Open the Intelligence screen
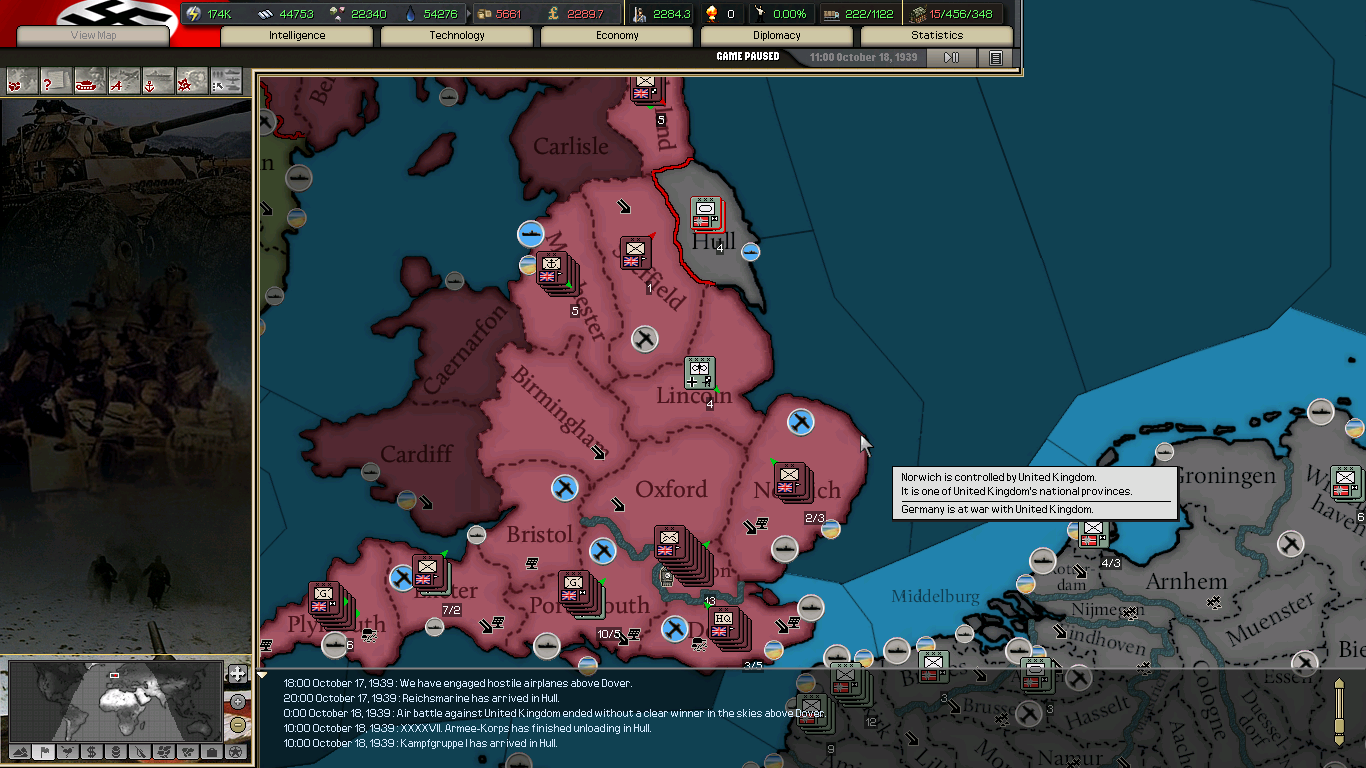1366x768 pixels. click(297, 35)
